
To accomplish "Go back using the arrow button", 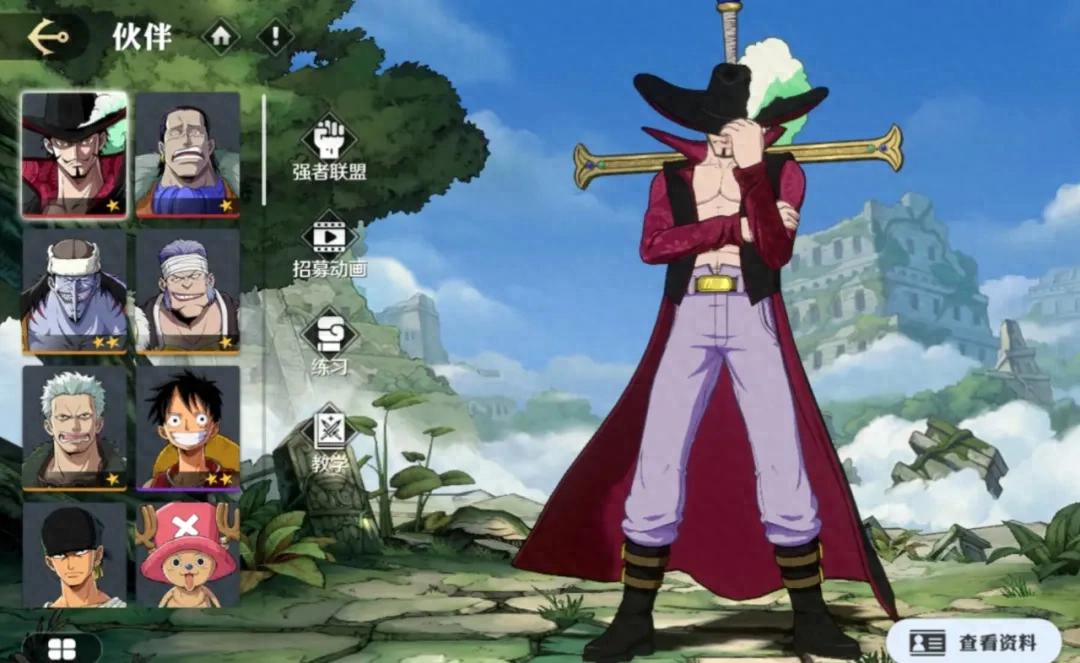I will pos(47,36).
